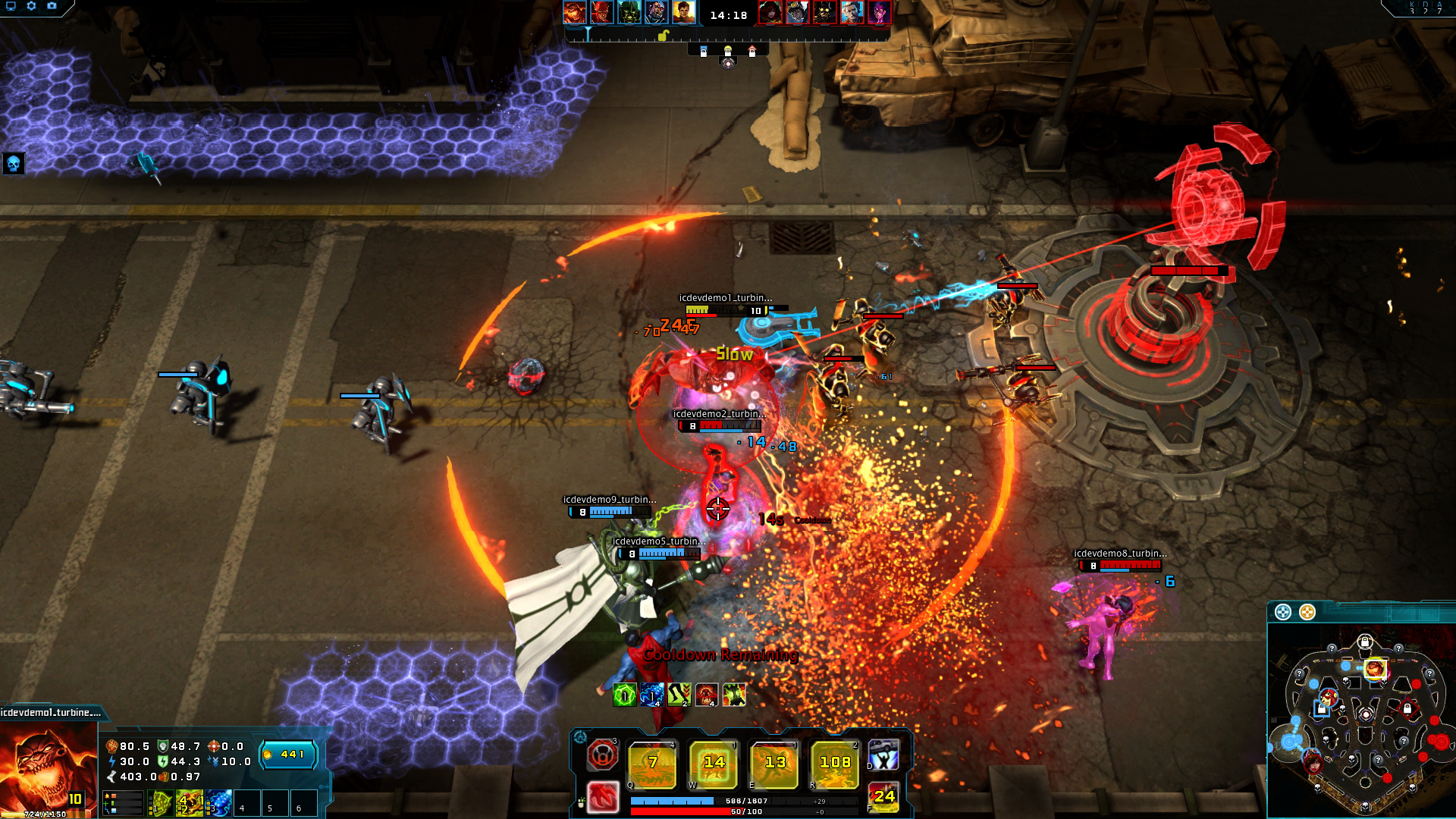The width and height of the screenshot is (1456, 819).
Task: Trigger the R ultimate showing cooldown 108
Action: click(x=834, y=764)
